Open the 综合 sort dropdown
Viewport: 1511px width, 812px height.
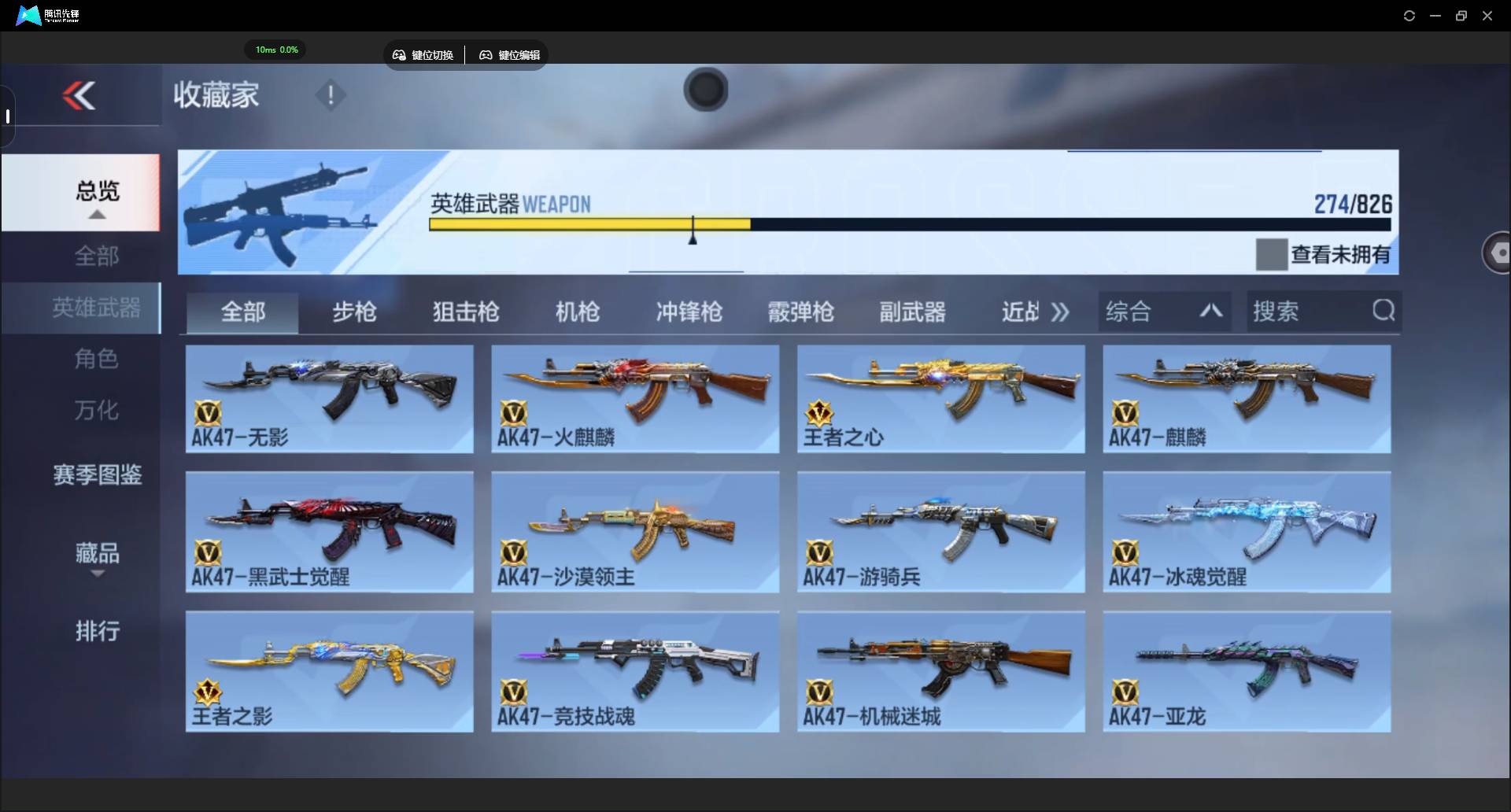coord(1165,311)
